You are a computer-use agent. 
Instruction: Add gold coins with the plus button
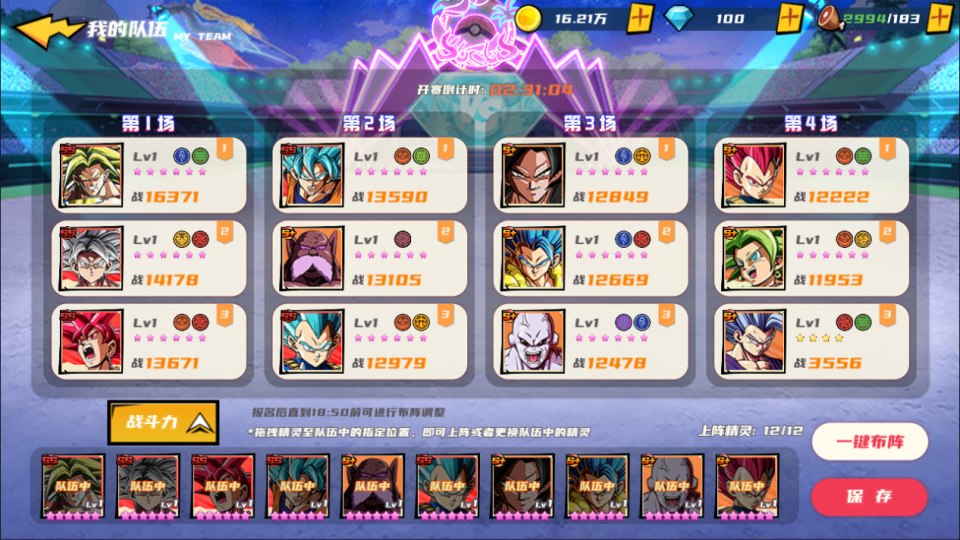[642, 18]
